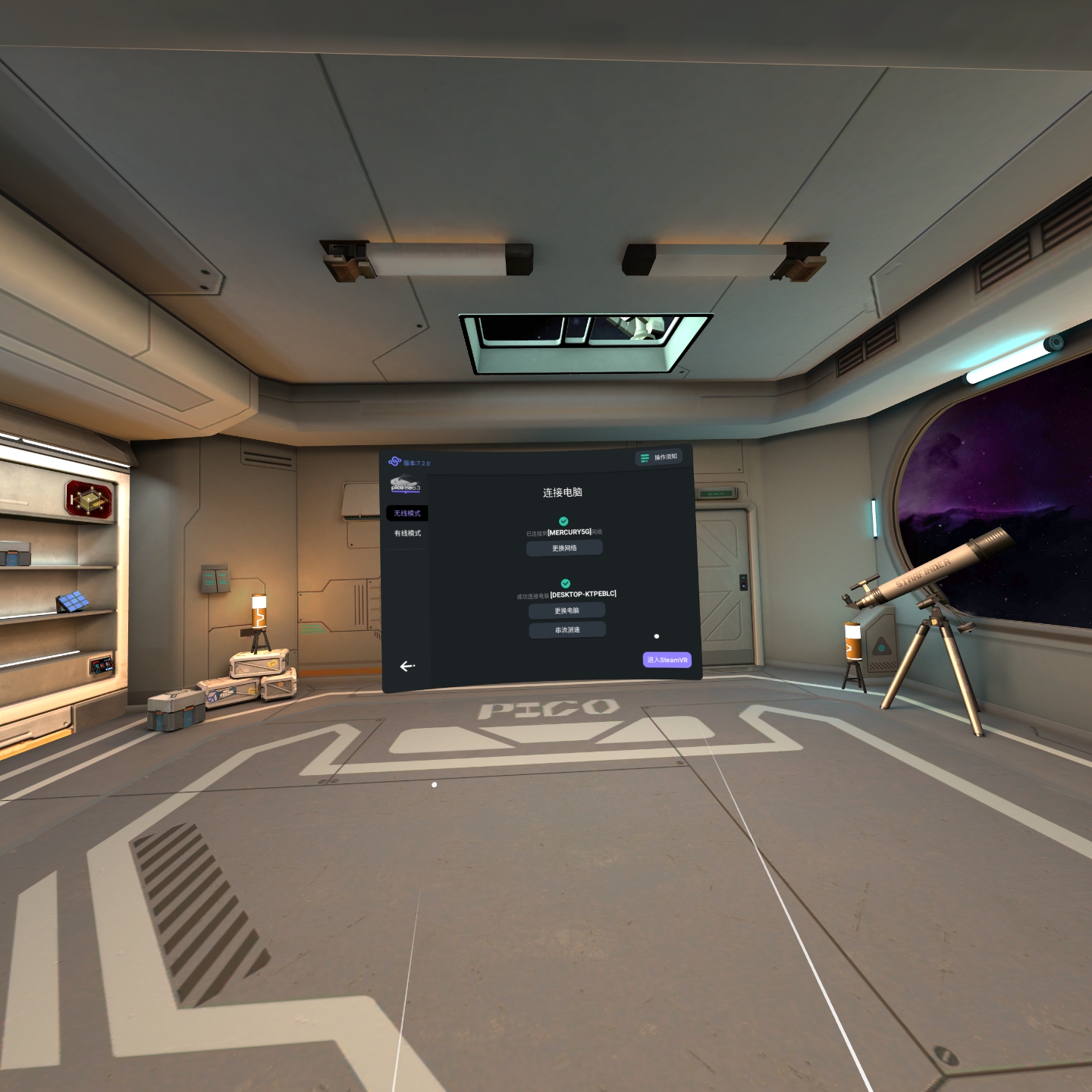Select the Pico Neo3 device thumbnail

coord(405,485)
